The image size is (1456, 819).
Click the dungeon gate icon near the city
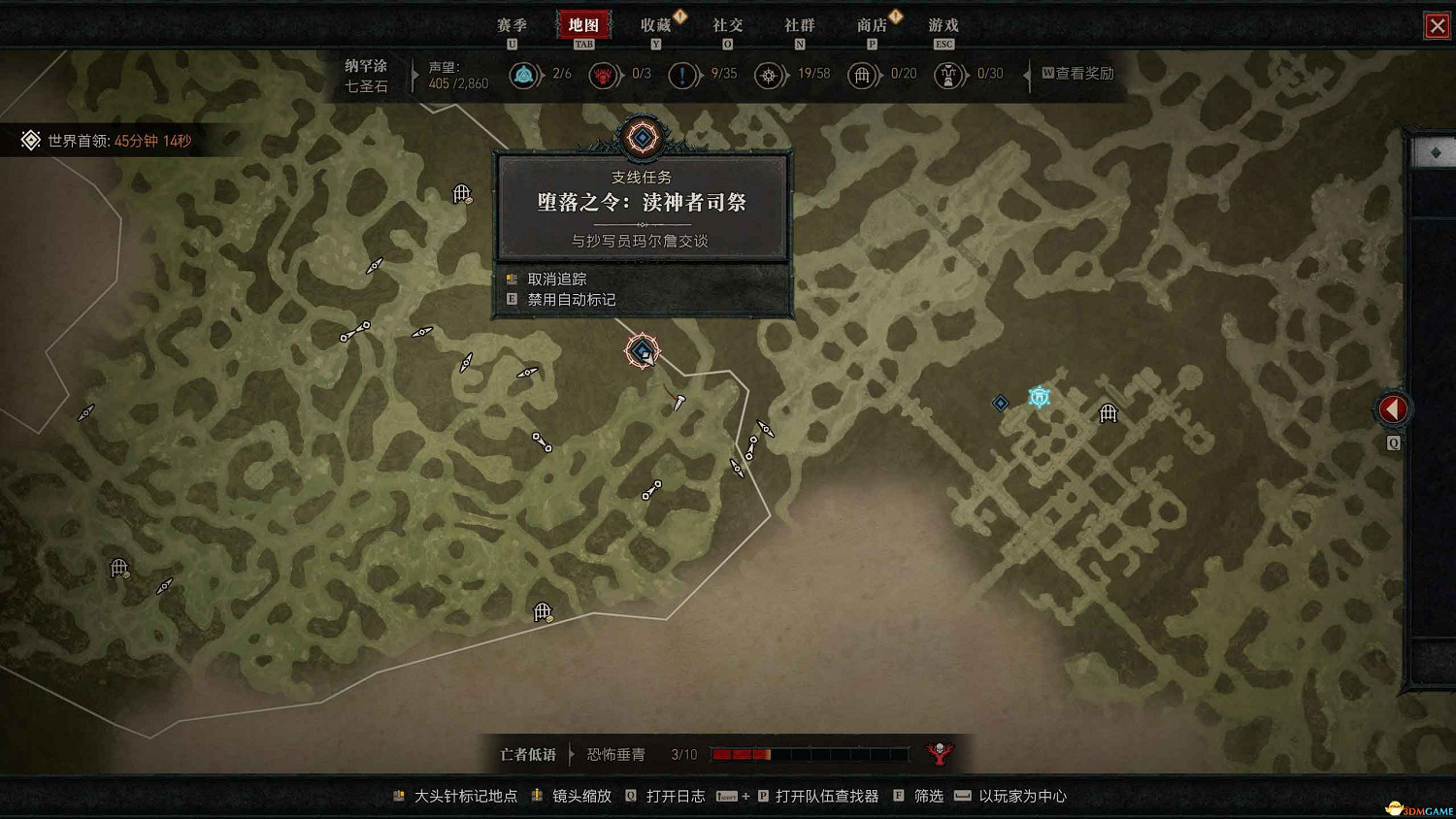point(1107,412)
